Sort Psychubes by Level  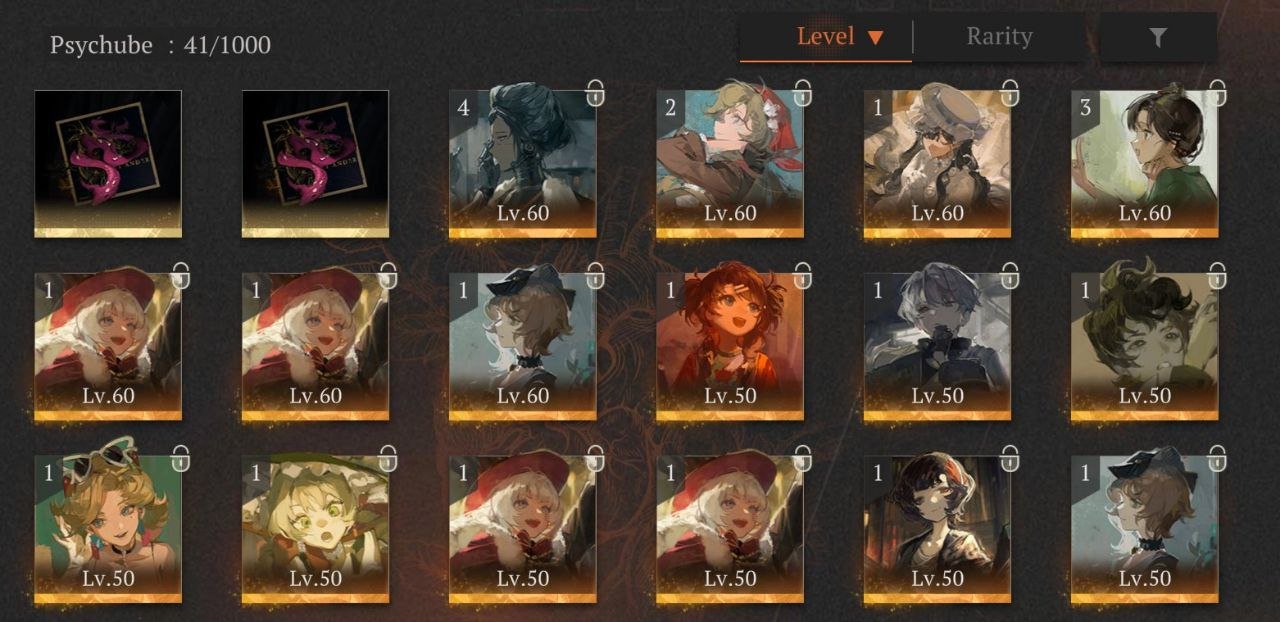coord(826,38)
